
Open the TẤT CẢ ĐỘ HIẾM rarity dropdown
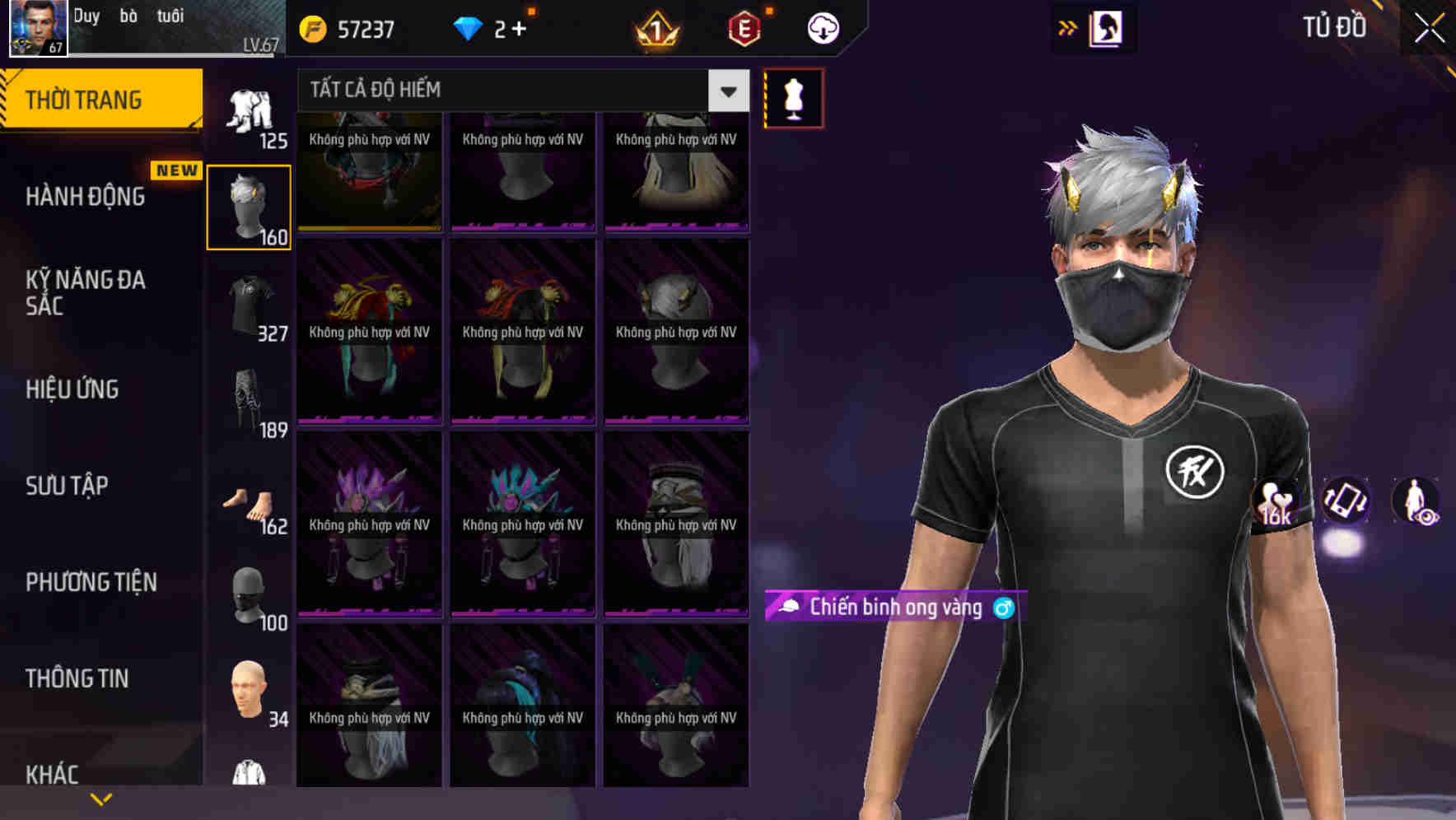519,90
